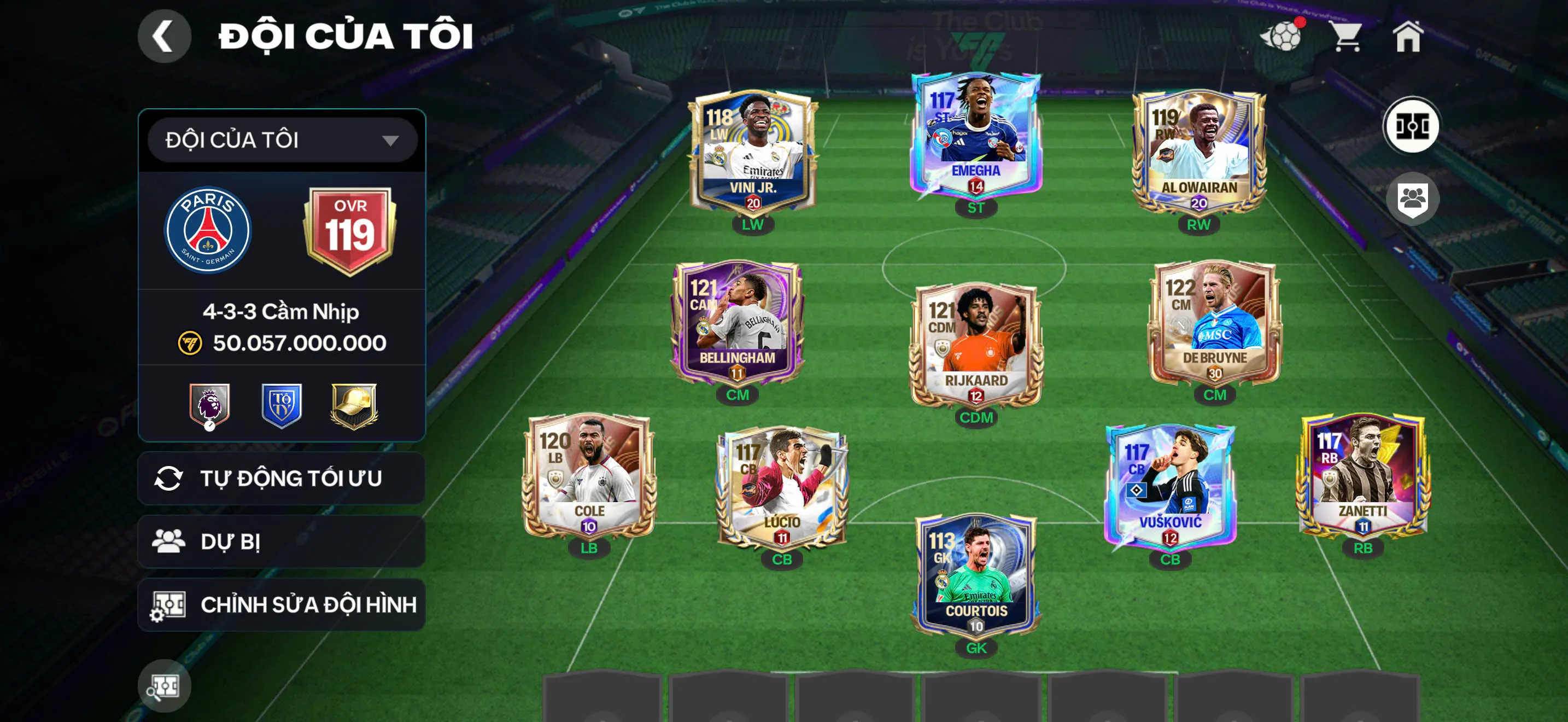
Task: Open the soccer ball notification icon
Action: (1282, 37)
